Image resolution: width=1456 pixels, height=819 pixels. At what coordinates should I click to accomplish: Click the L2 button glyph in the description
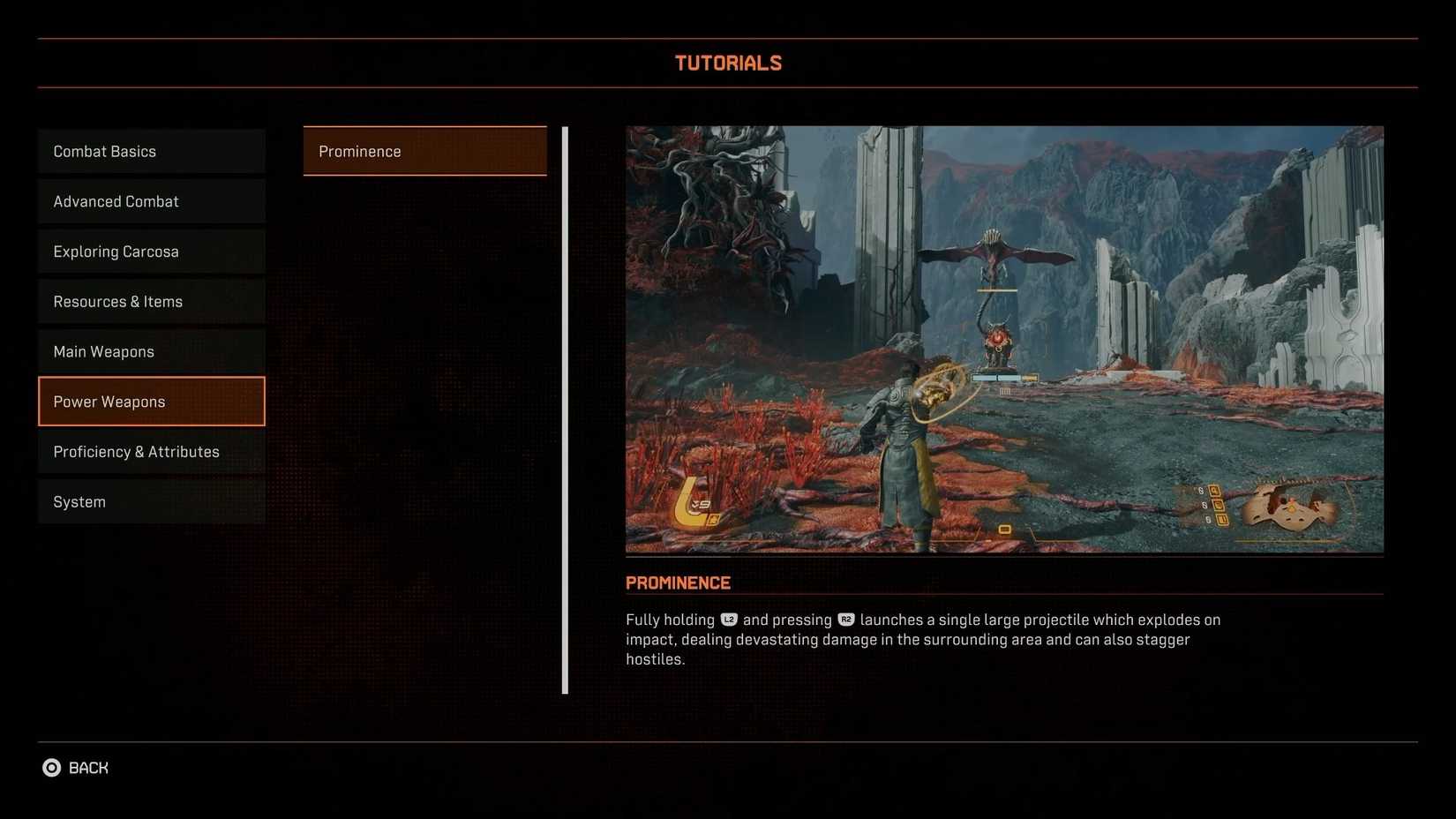(x=729, y=620)
